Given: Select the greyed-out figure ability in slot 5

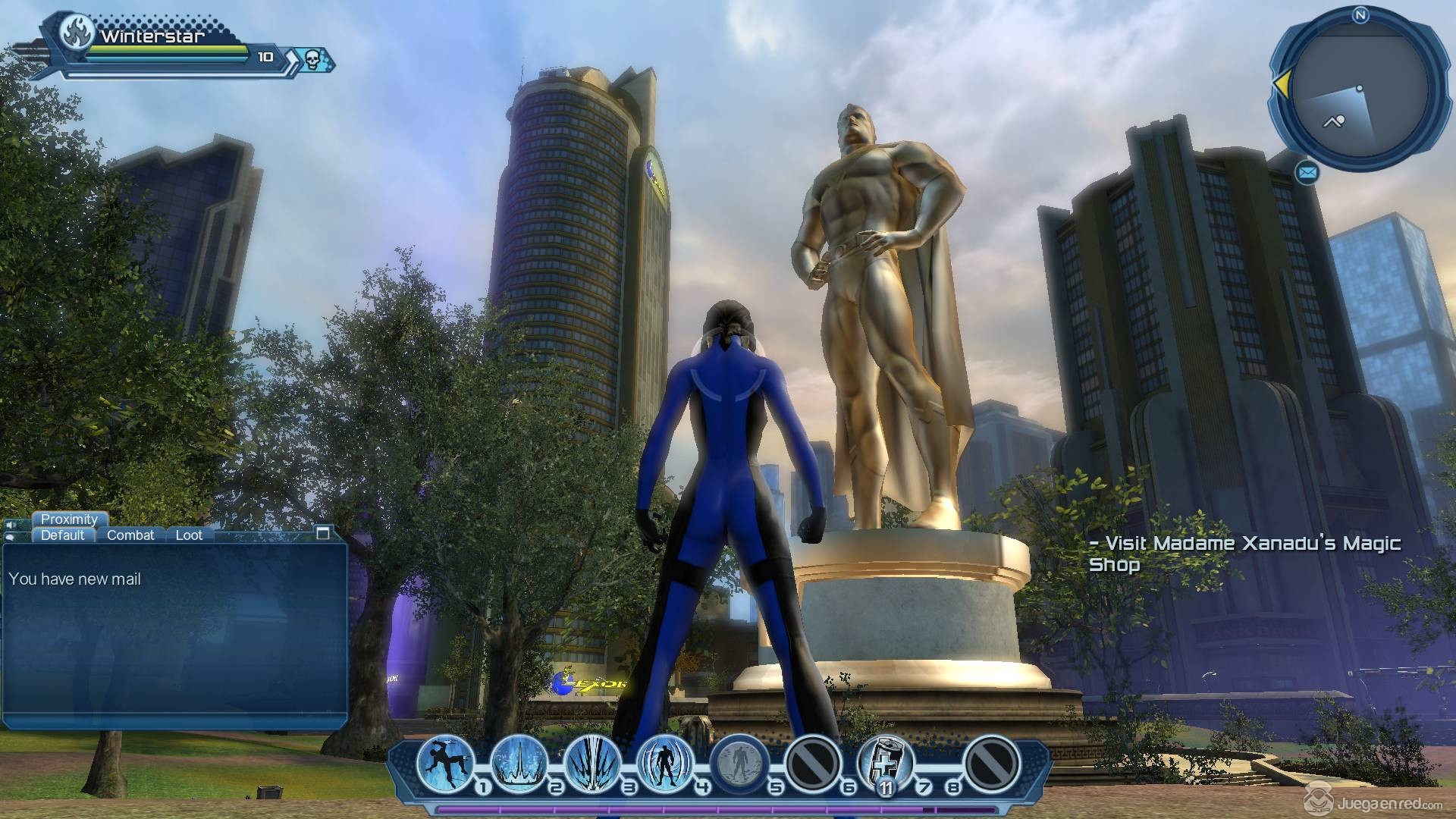Looking at the screenshot, I should (739, 762).
